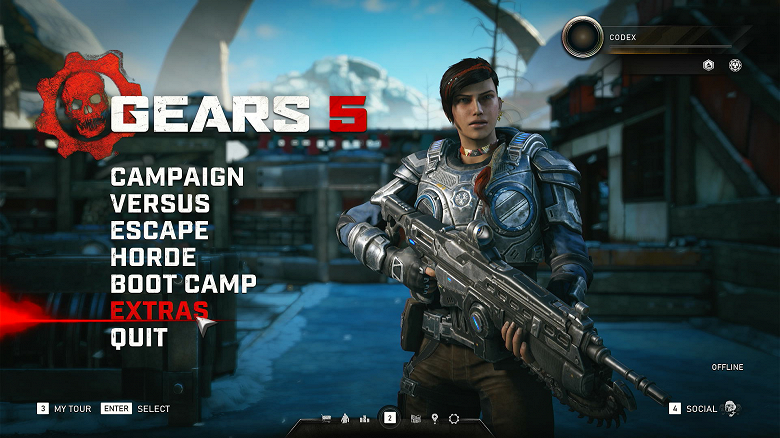Viewport: 780px width, 438px height.
Task: Show the leaderboard podium icon
Action: point(364,418)
